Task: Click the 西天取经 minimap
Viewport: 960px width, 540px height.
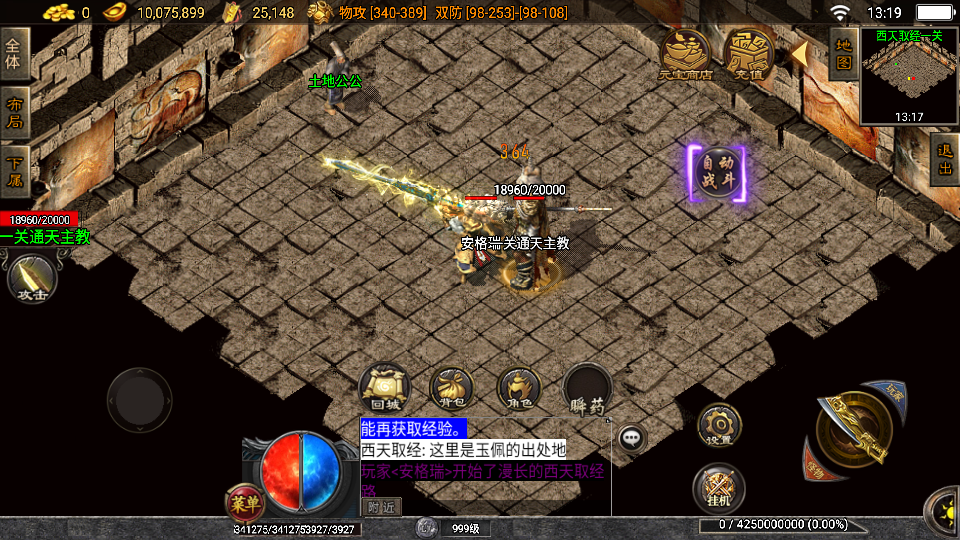Action: 909,75
